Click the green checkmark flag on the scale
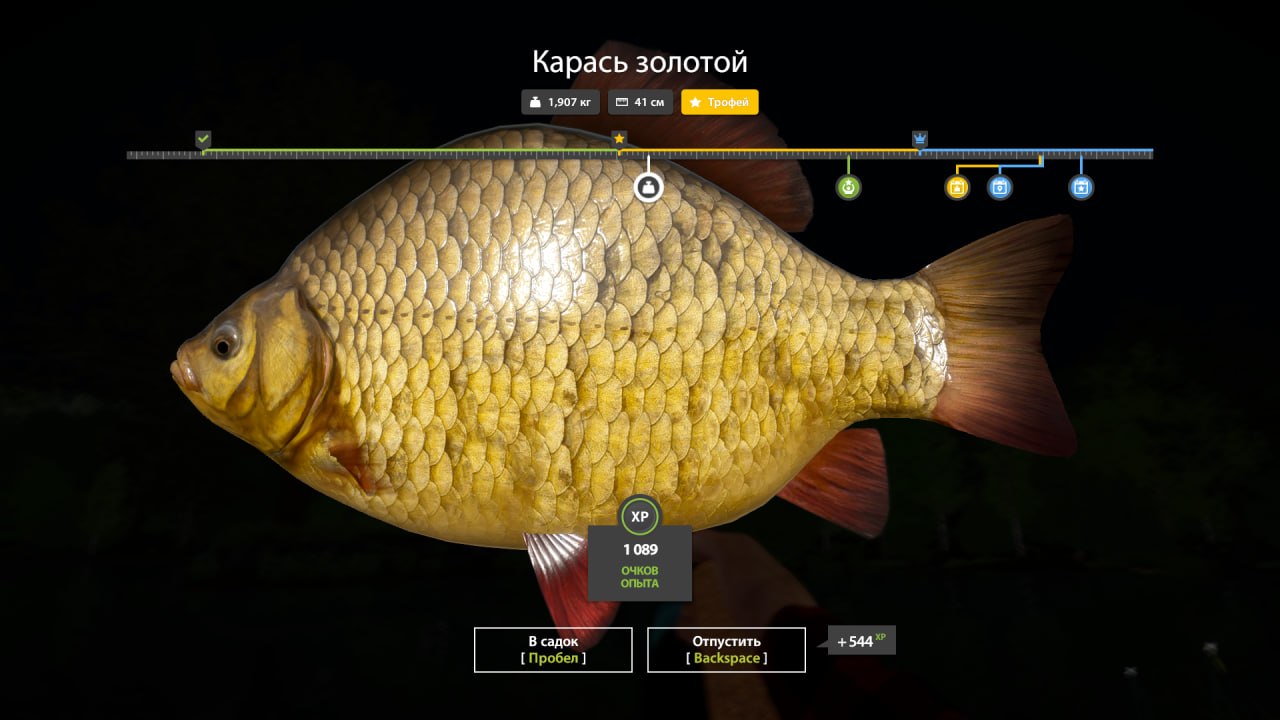The image size is (1280, 720). point(203,138)
